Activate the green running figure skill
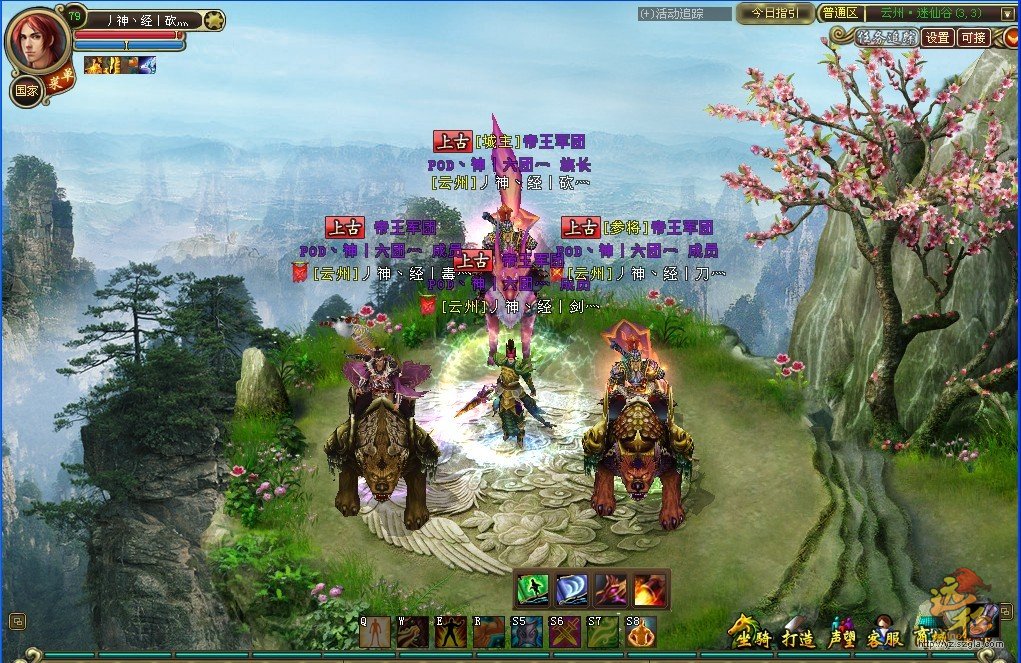The width and height of the screenshot is (1021, 663). point(532,590)
